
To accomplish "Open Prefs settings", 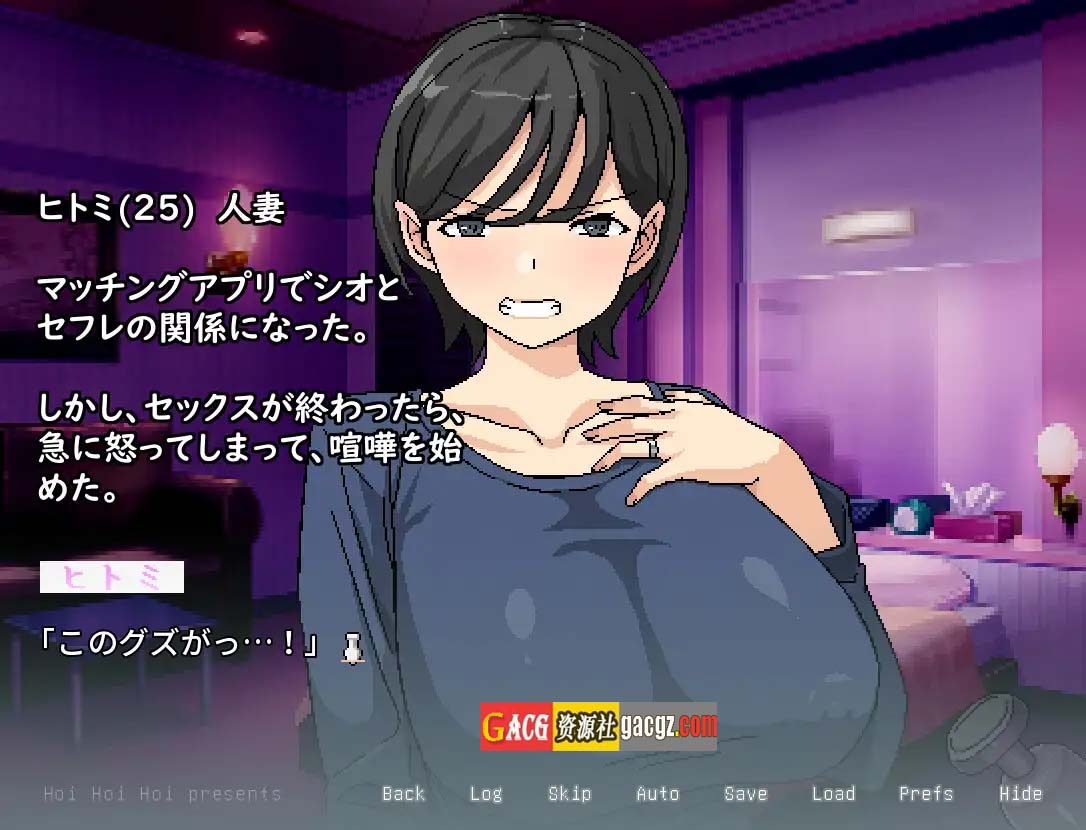I will [925, 794].
